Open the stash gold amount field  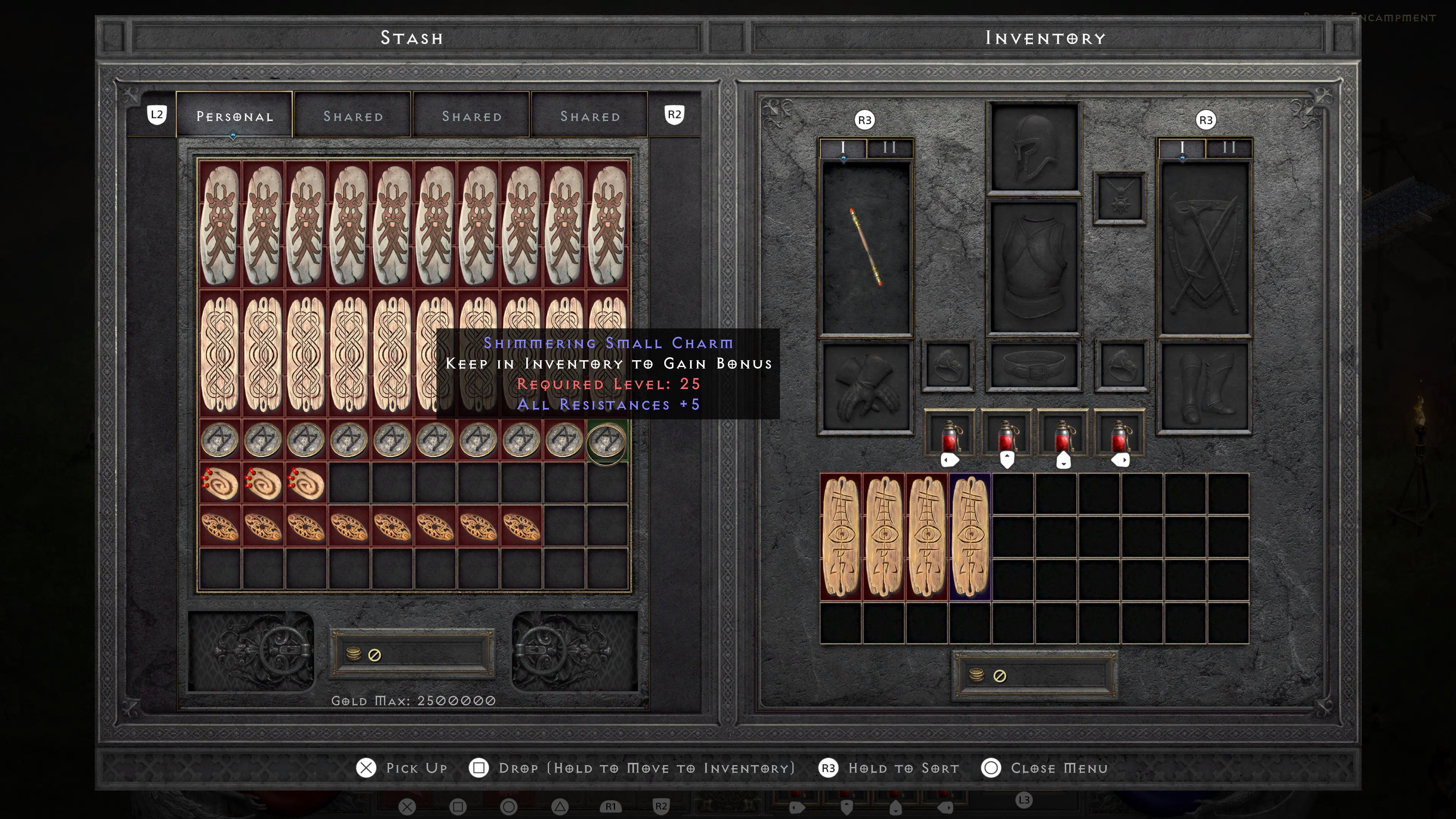[x=413, y=654]
